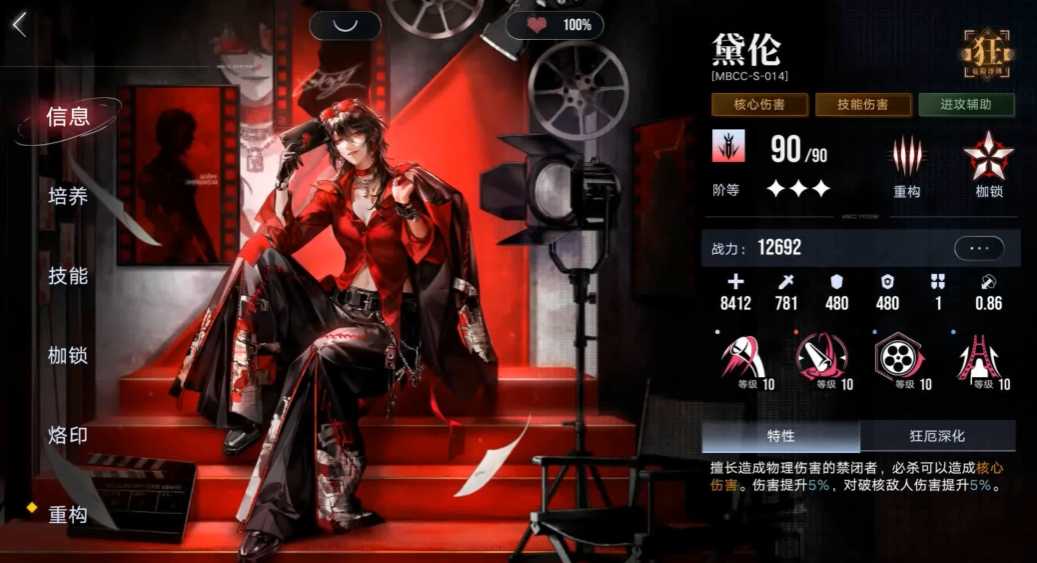Open the 技能 menu entry
This screenshot has width=1037, height=563.
68,276
